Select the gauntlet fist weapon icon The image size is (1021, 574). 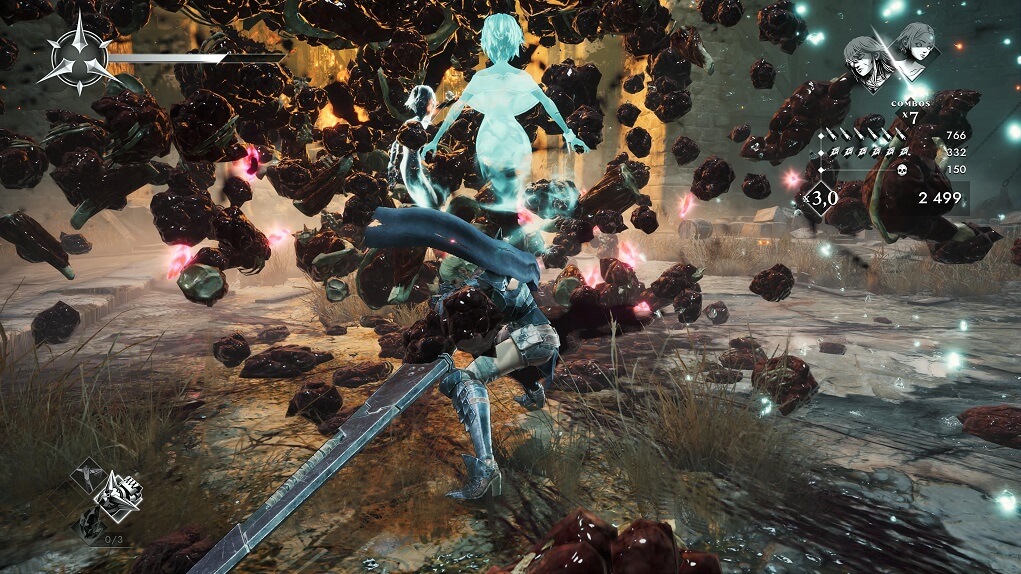(120, 491)
